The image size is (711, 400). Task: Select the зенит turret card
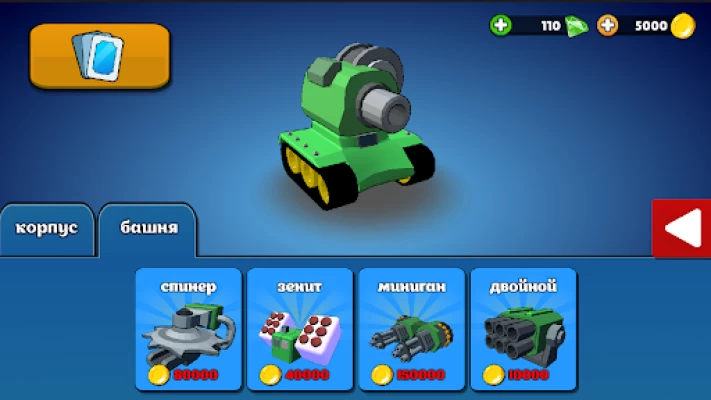click(300, 328)
